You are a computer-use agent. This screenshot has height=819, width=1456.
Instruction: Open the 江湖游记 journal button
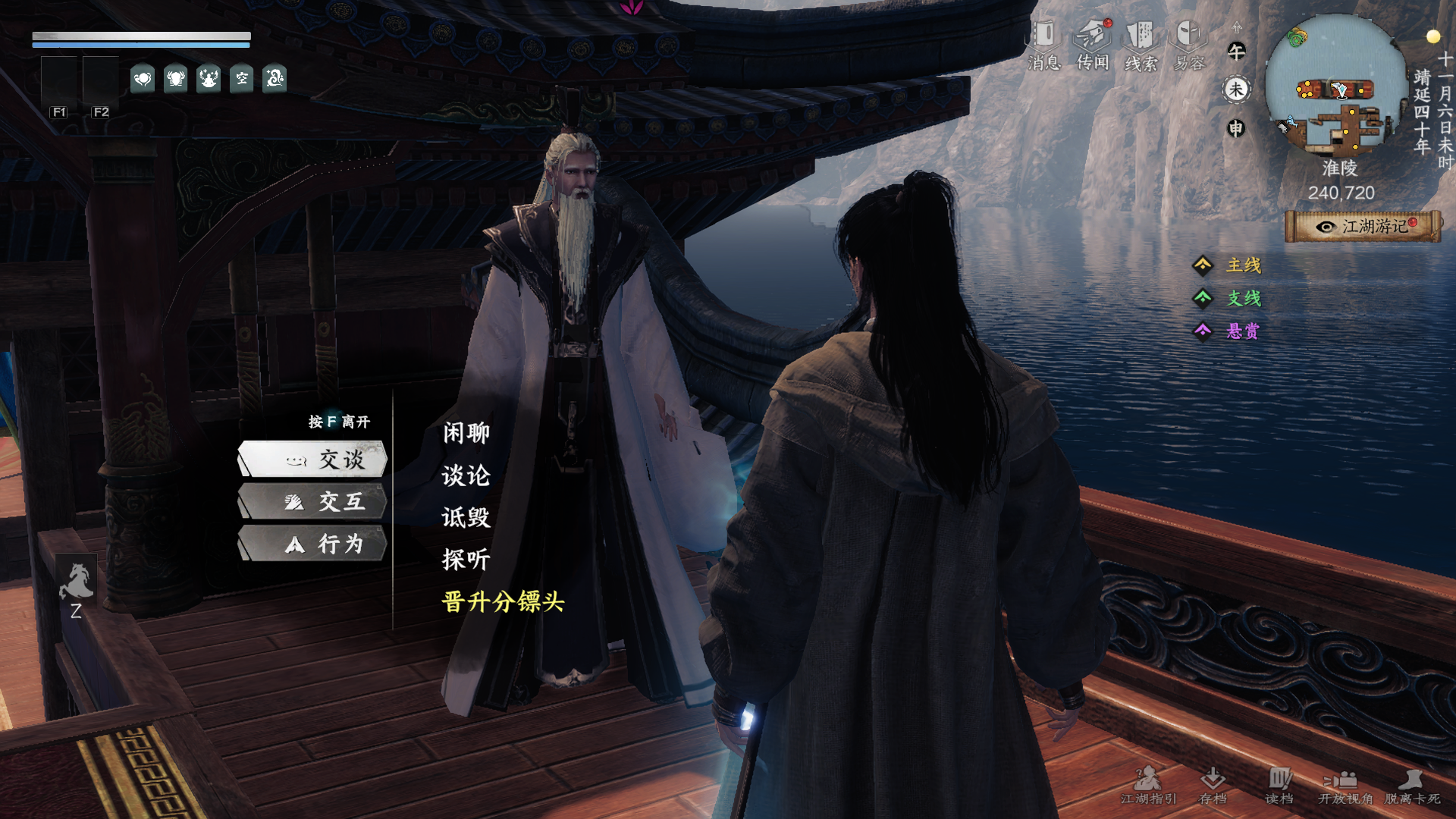coord(1363,227)
